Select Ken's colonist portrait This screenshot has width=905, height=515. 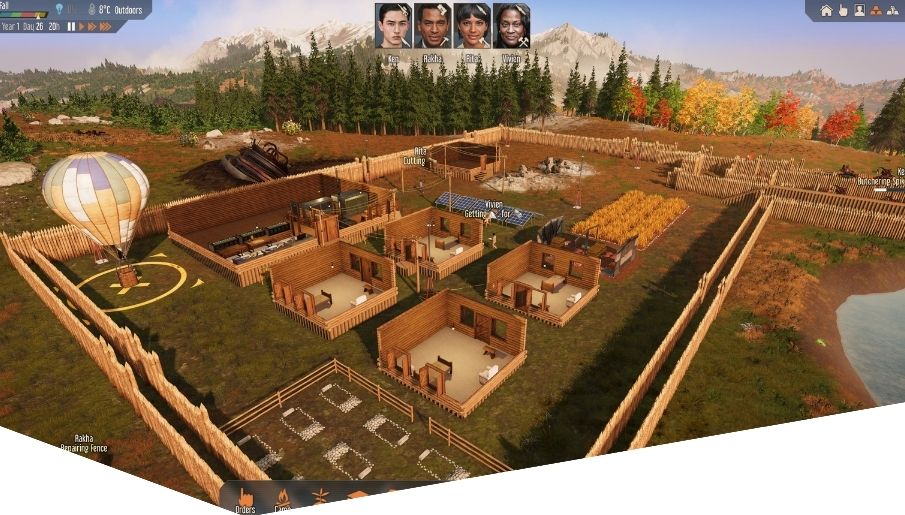(393, 25)
